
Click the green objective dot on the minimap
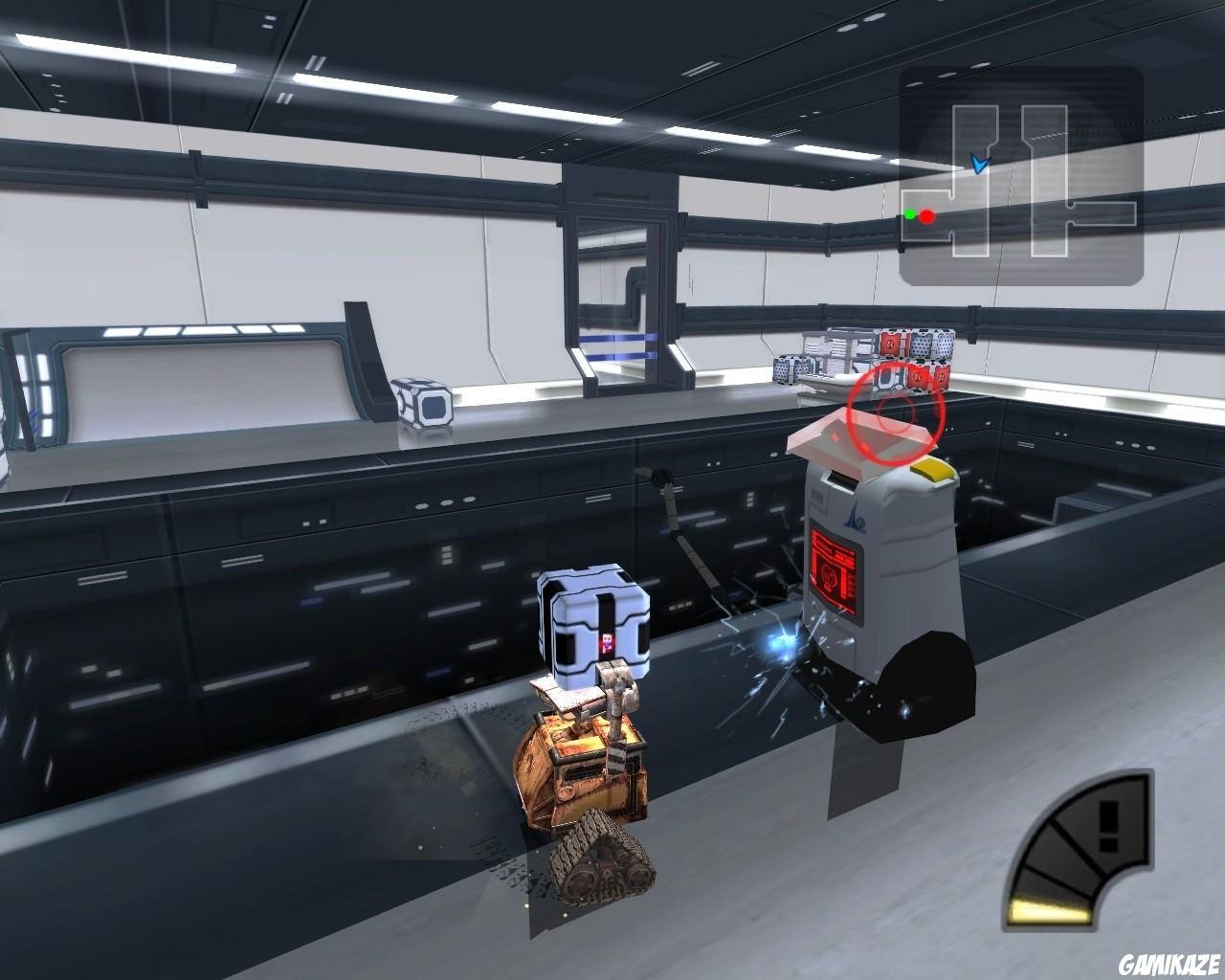pyautogui.click(x=908, y=214)
